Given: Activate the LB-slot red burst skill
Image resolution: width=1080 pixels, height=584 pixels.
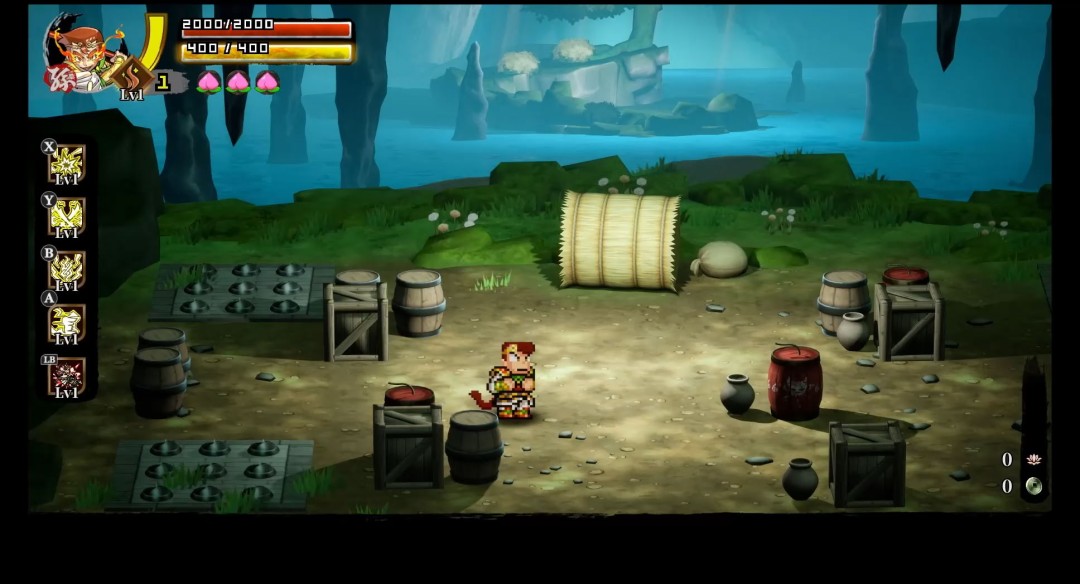Looking at the screenshot, I should click(67, 377).
